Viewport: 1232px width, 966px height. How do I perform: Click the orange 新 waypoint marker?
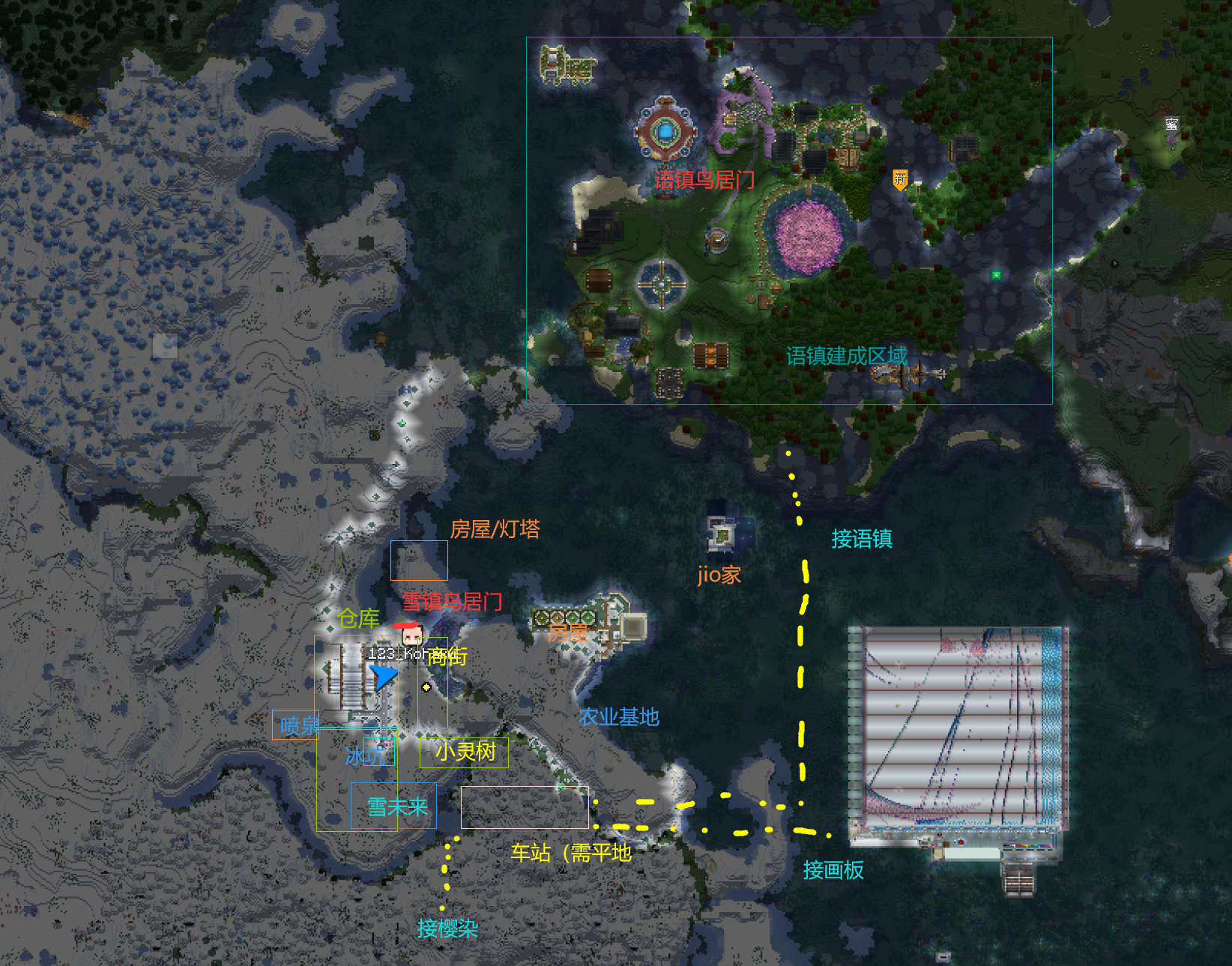[x=900, y=180]
